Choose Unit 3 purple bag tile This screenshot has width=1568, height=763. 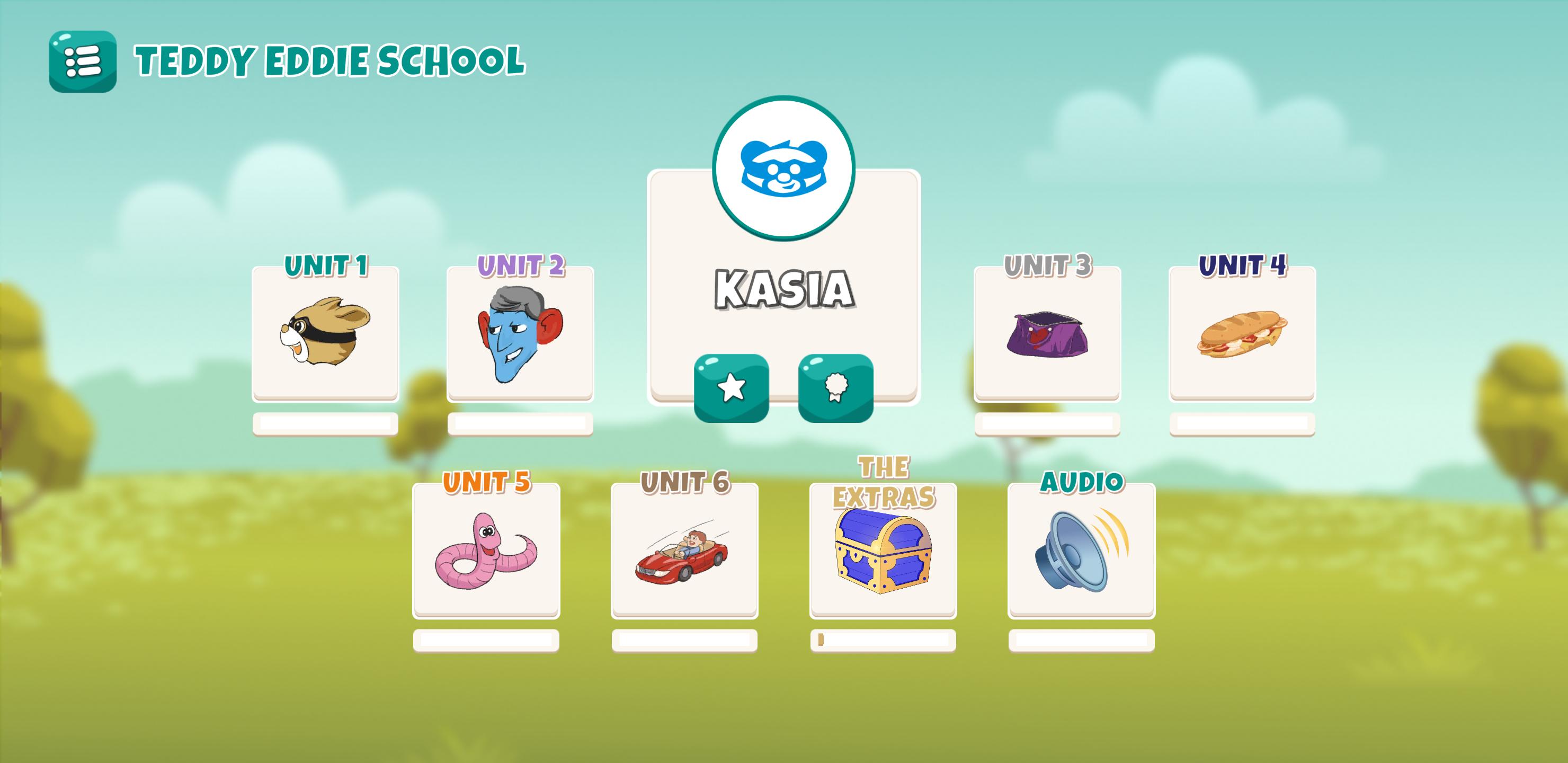pyautogui.click(x=1047, y=333)
